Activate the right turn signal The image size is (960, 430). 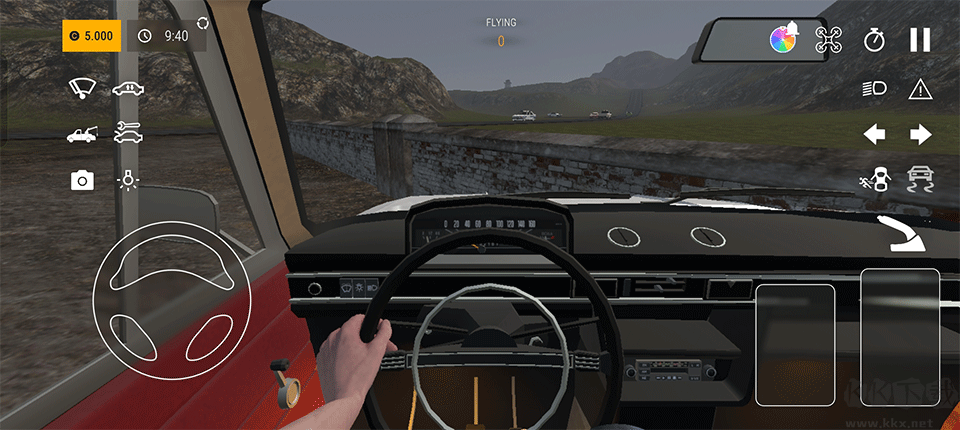point(920,134)
